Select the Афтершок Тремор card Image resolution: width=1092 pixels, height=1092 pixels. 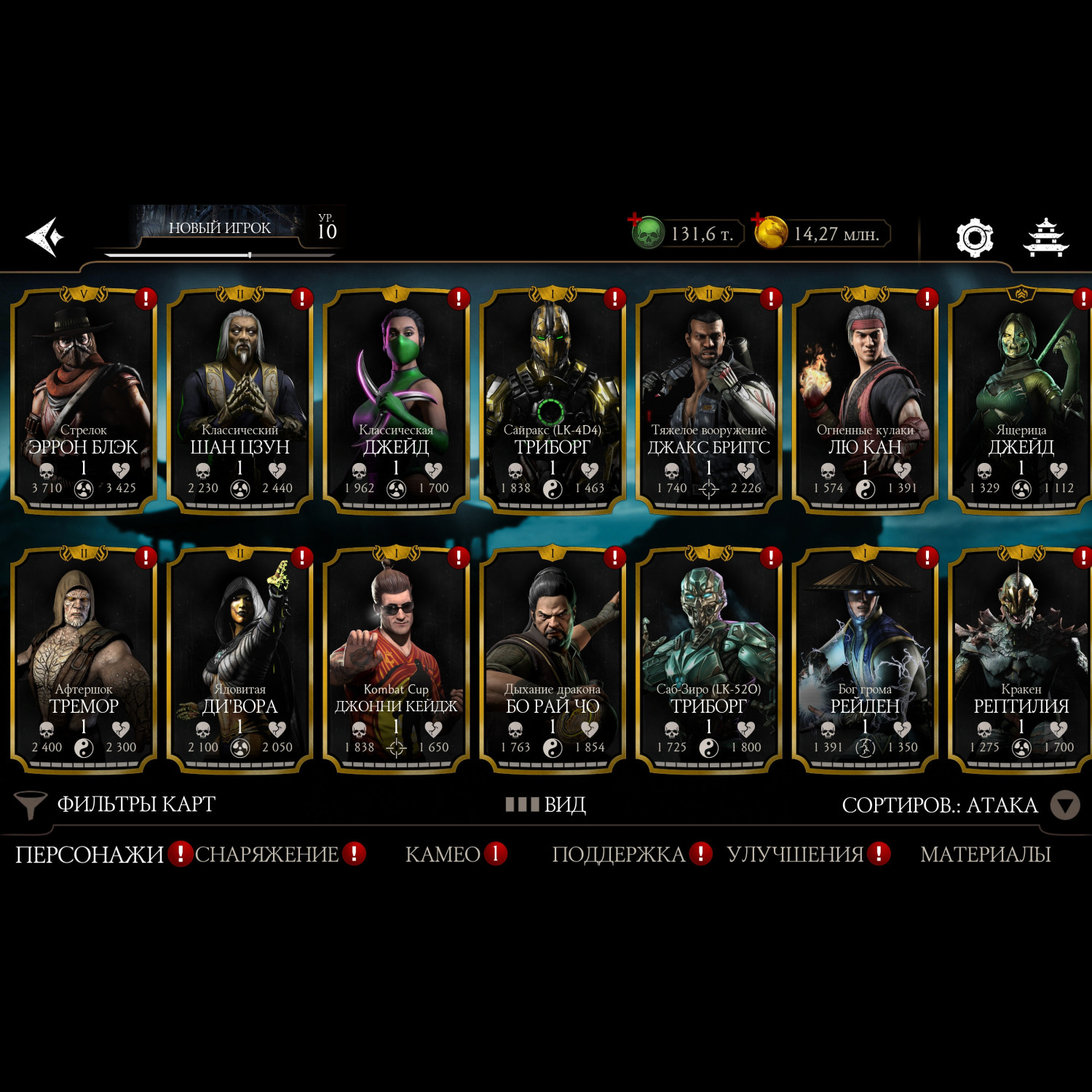click(84, 659)
